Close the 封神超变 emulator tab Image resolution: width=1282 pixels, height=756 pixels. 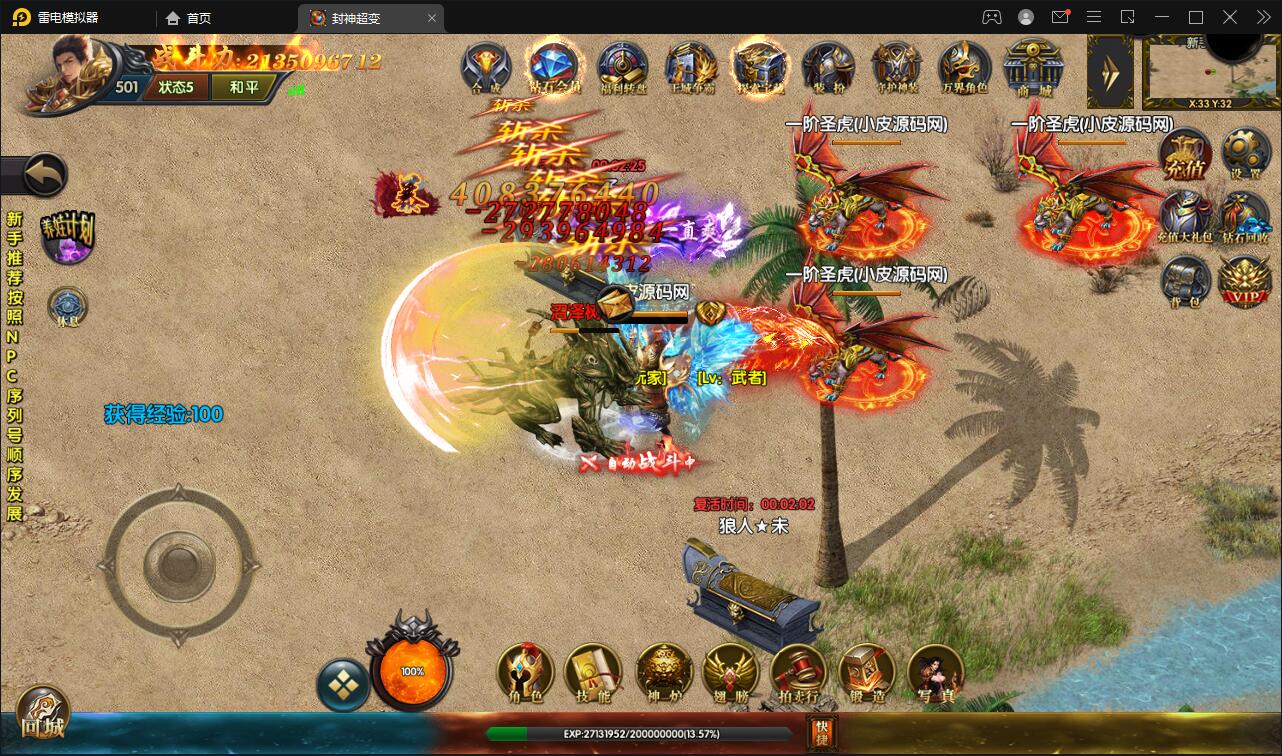point(432,18)
